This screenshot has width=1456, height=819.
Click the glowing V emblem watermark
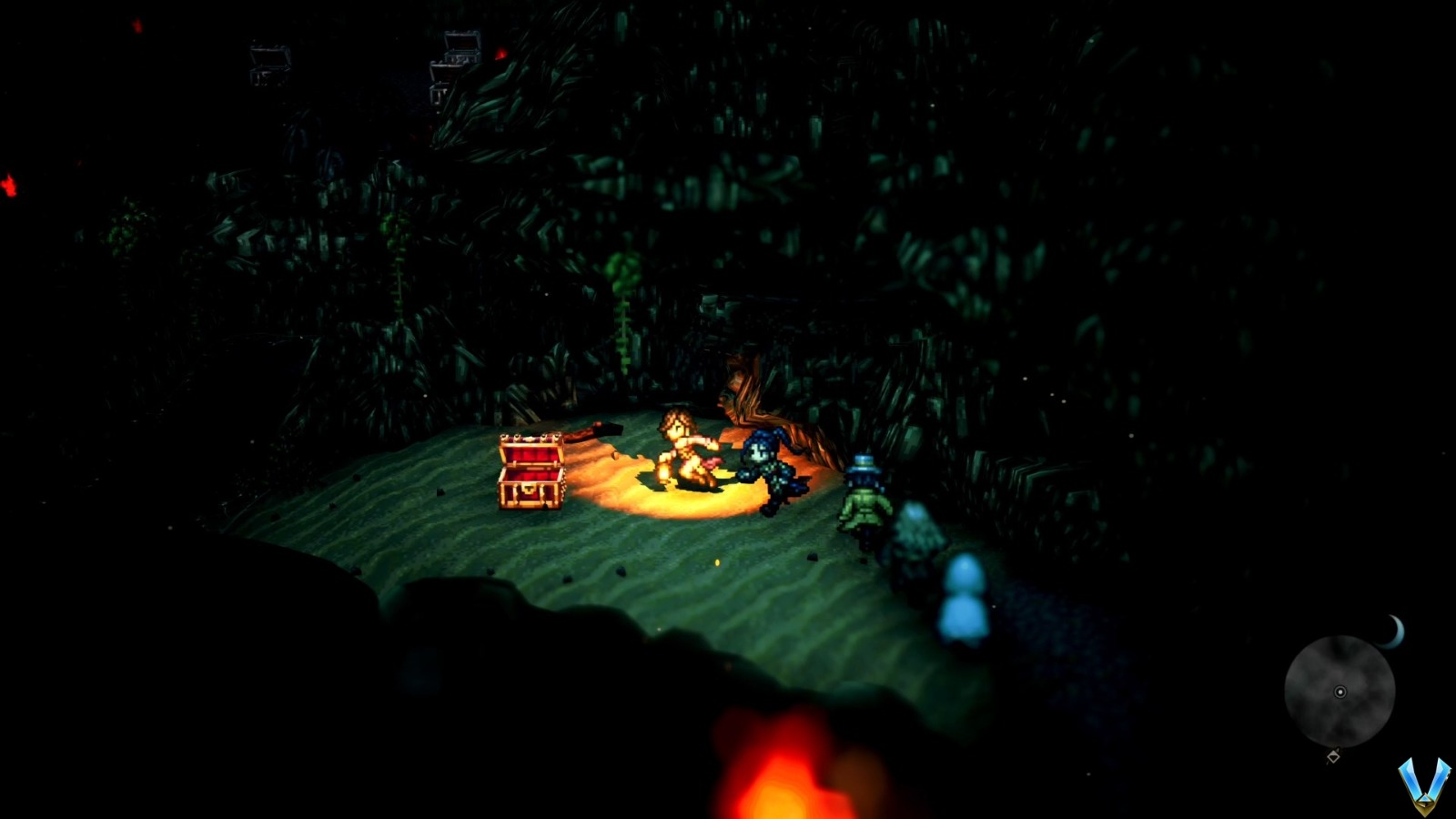pos(1426,784)
